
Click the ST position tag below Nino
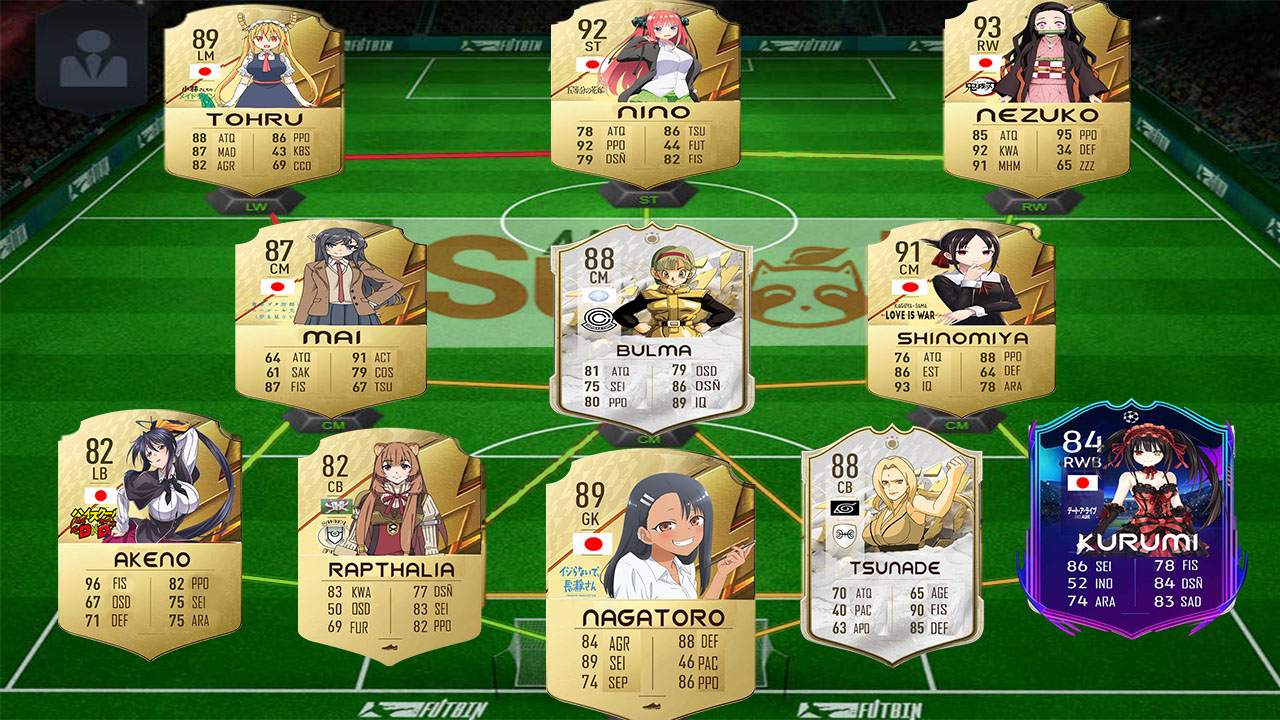pos(650,200)
